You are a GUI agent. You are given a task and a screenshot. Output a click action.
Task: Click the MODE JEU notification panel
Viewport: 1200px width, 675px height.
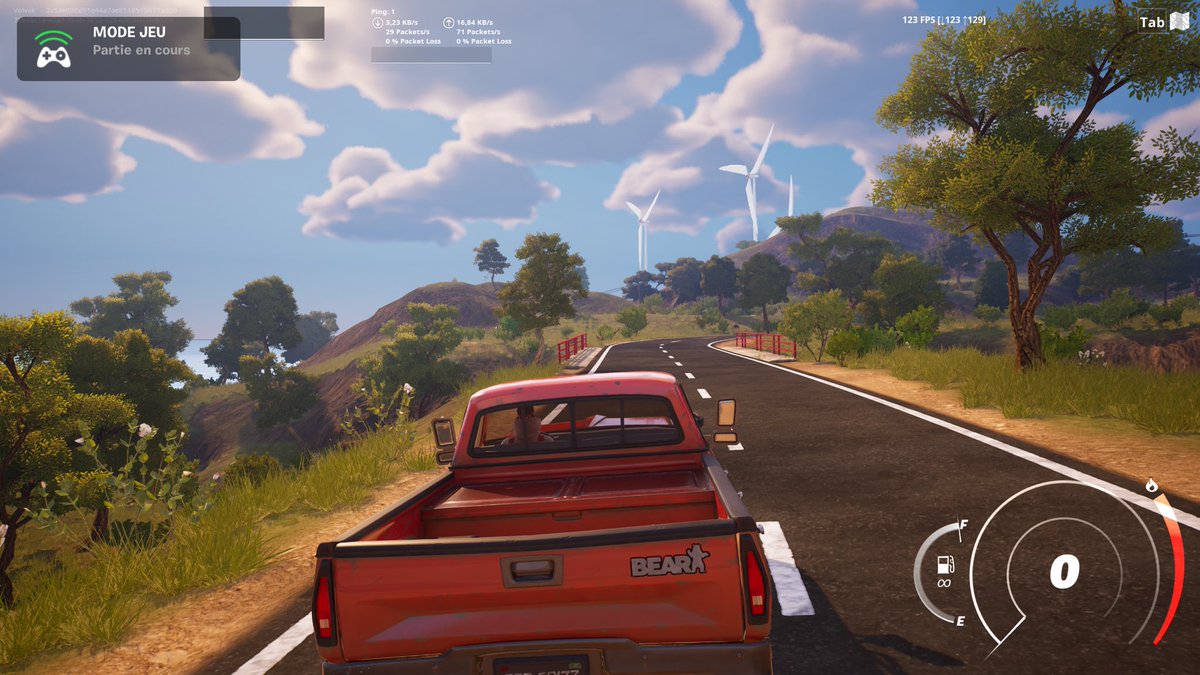click(128, 48)
